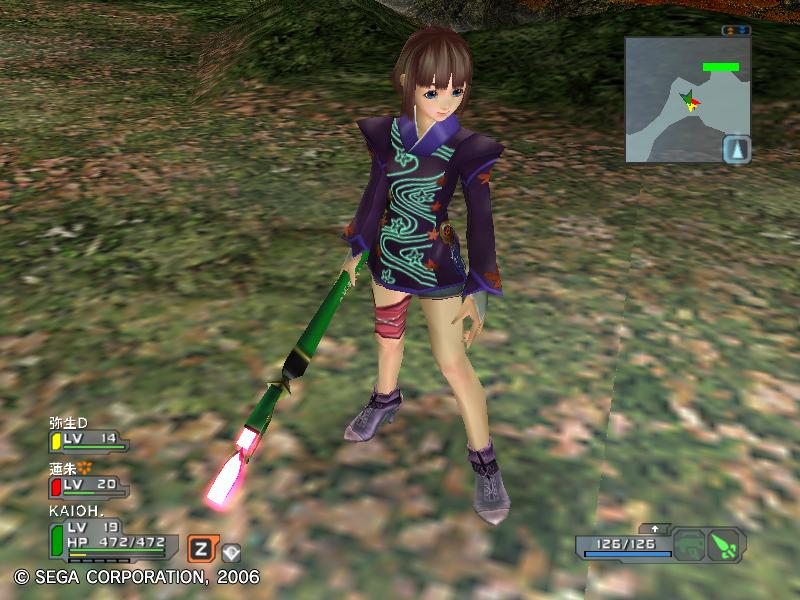Expand the weapon palette's up arrow tab
This screenshot has width=800, height=600.
pos(656,527)
